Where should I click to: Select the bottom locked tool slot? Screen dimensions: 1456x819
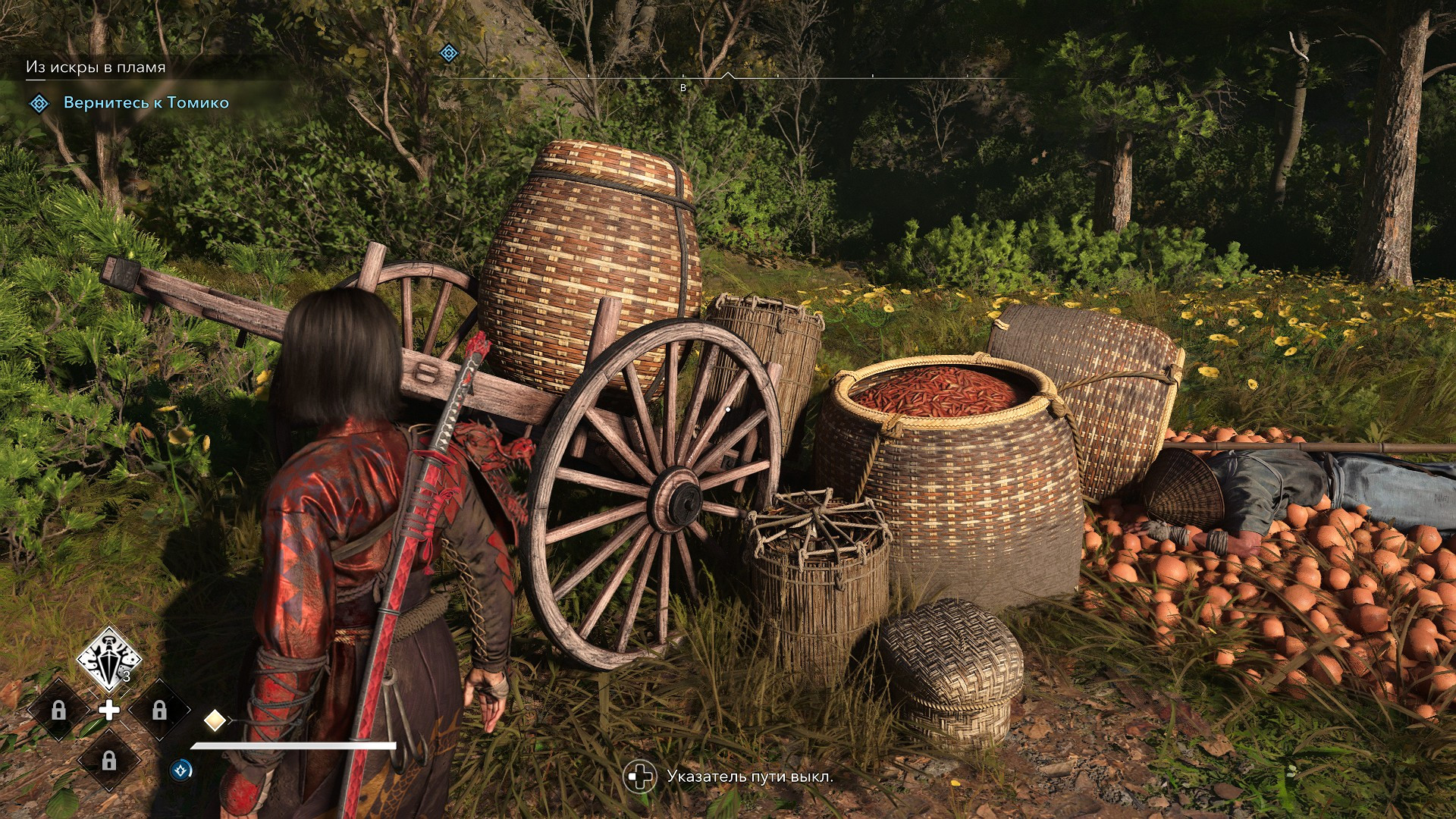[x=109, y=761]
